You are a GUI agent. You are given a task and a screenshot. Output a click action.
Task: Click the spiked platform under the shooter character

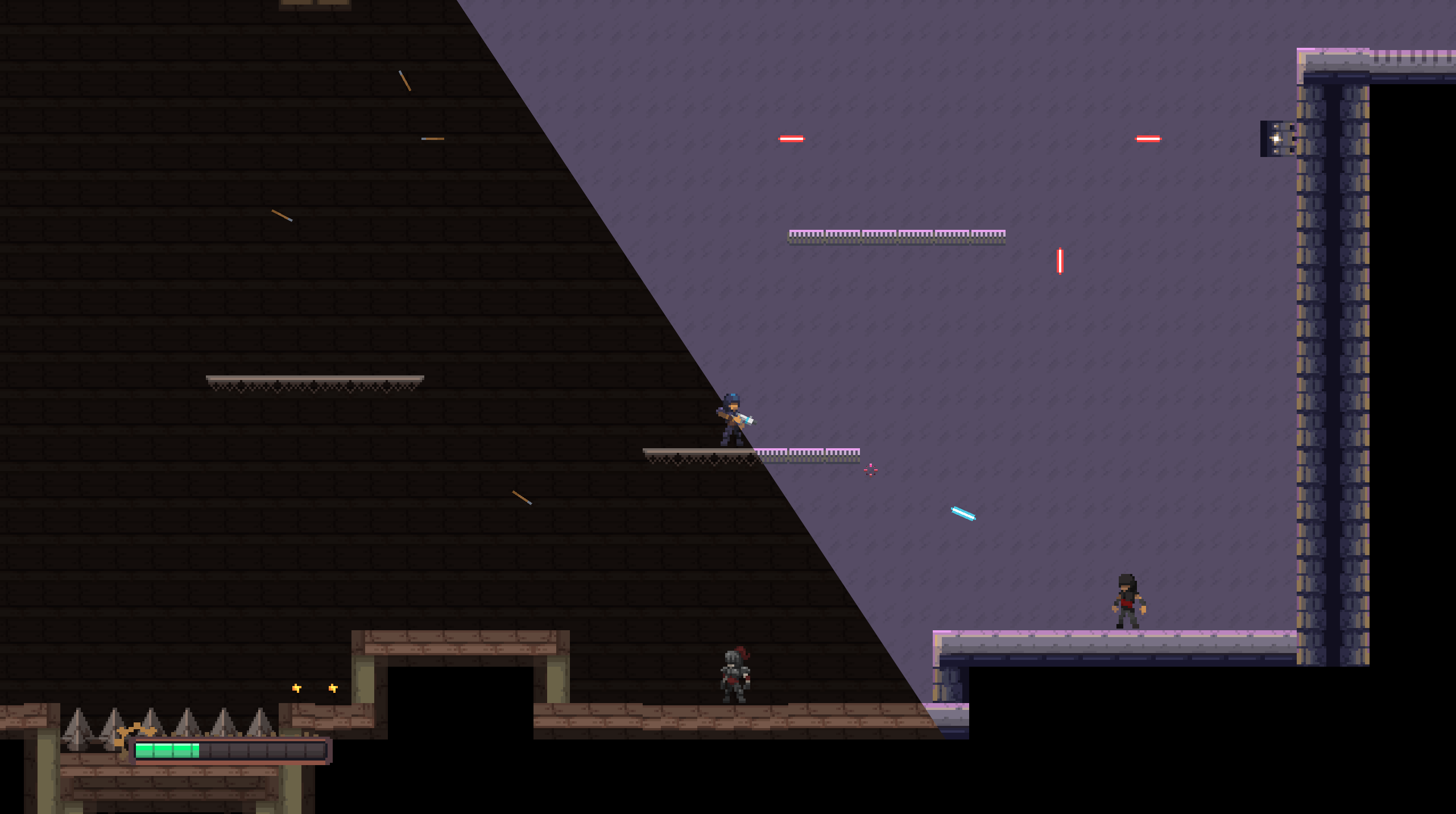coord(705,454)
